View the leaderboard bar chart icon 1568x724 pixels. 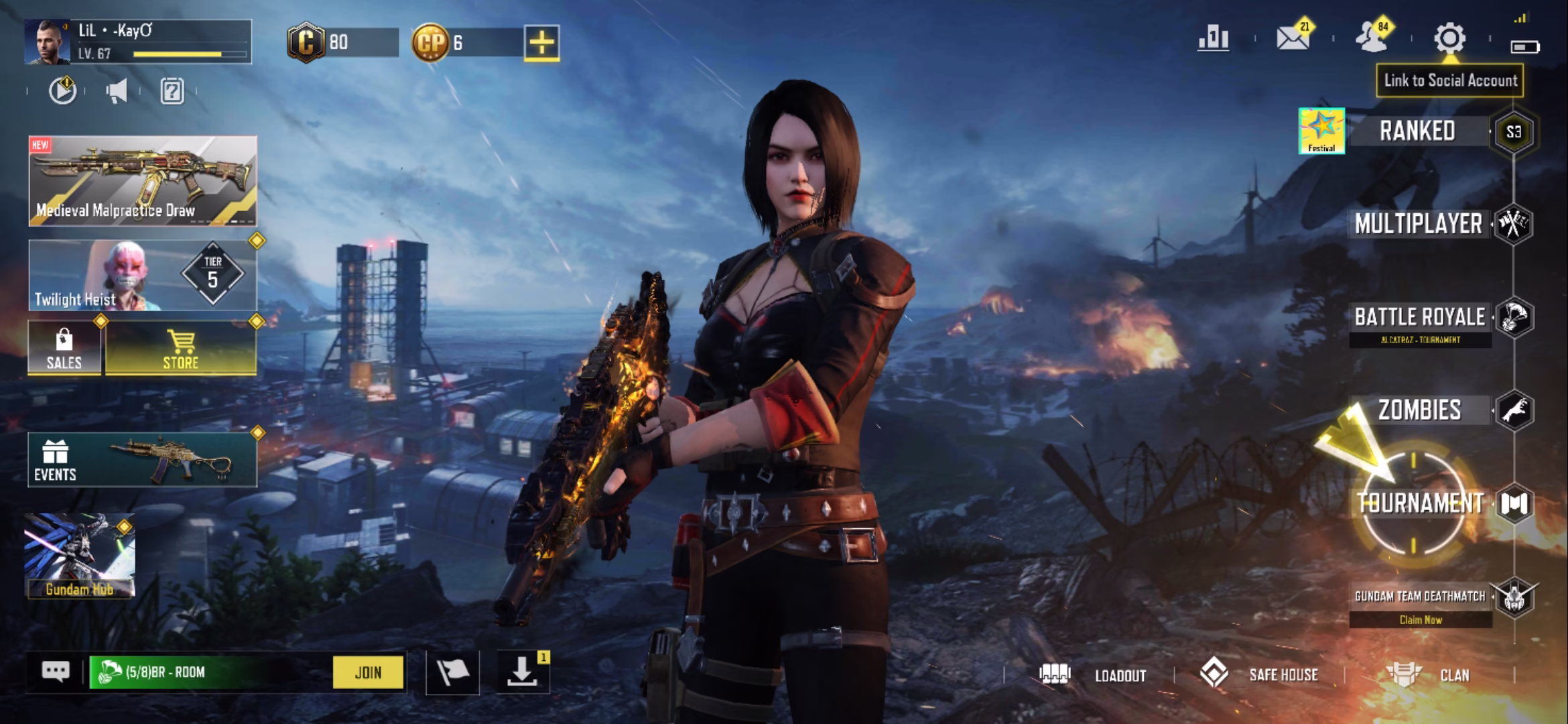(x=1214, y=38)
